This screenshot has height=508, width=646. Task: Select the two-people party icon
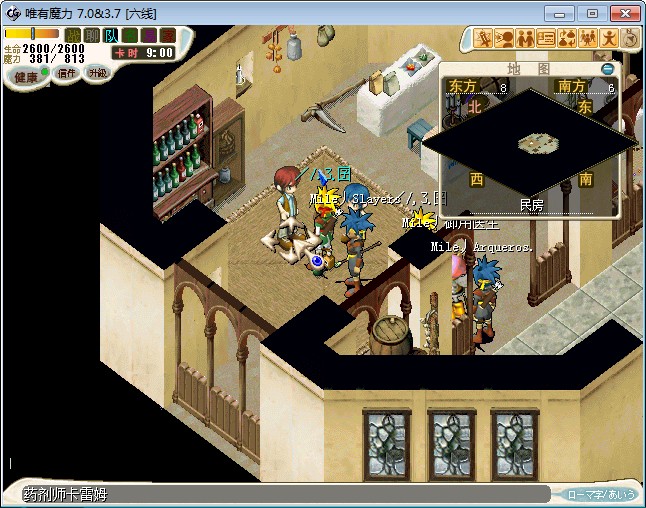coord(525,39)
